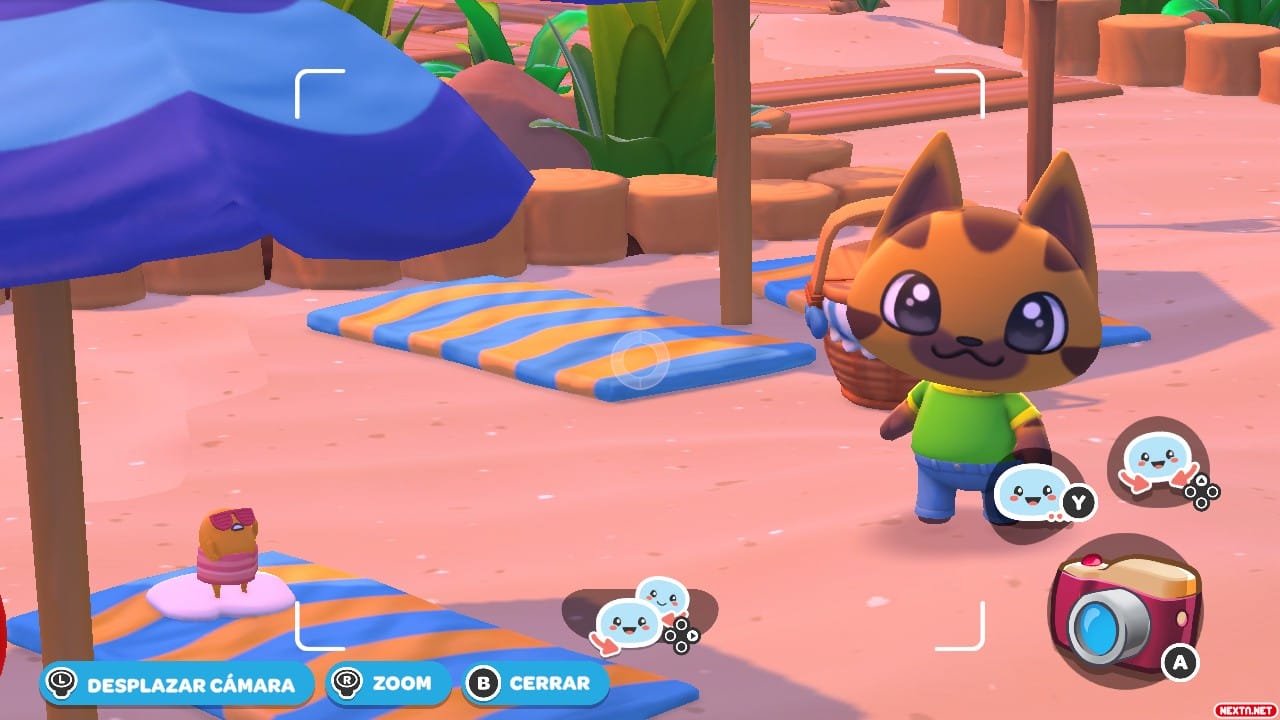The height and width of the screenshot is (720, 1280).
Task: Click the A button prompt on the camera
Action: coord(1180,659)
